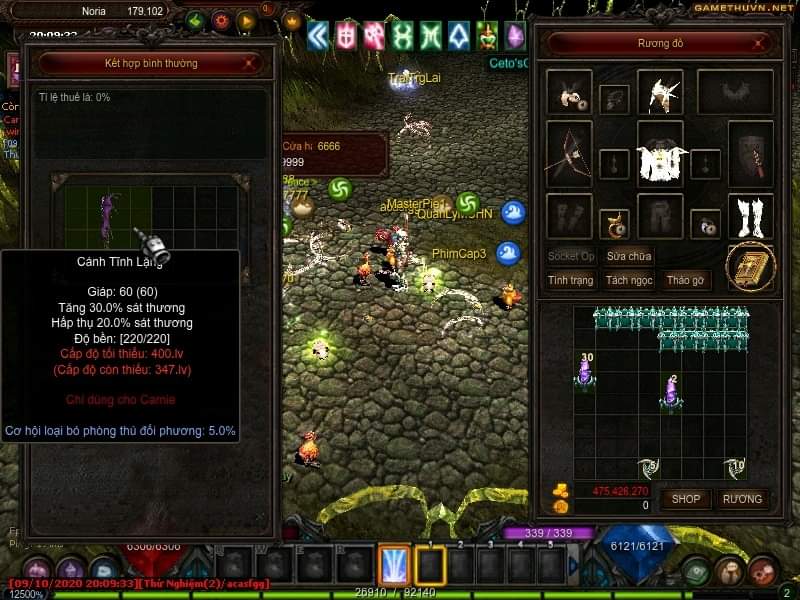The width and height of the screenshot is (800, 600).
Task: Select the purple jewel stack of 2
Action: 671,390
